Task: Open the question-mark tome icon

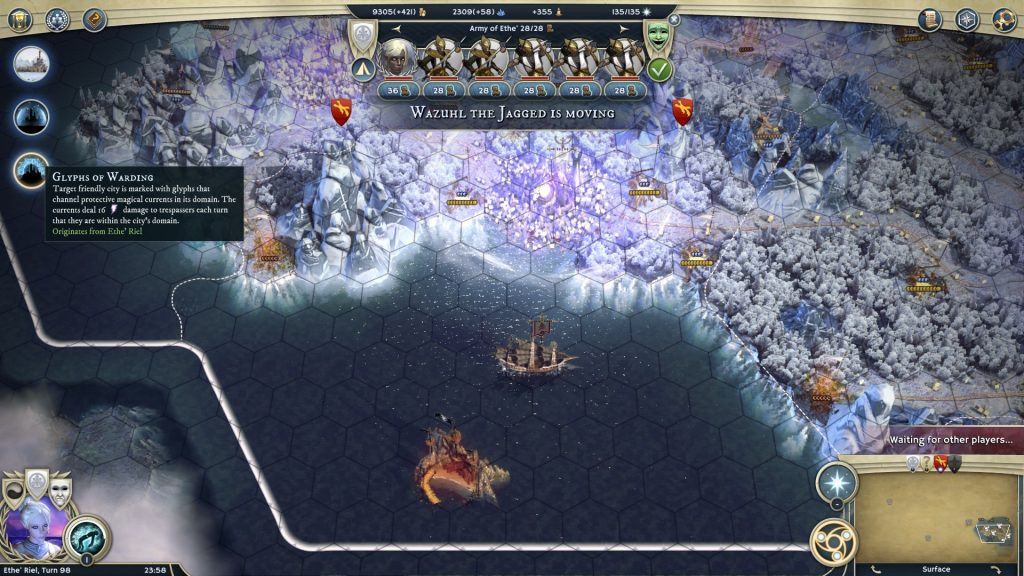Action: [x=95, y=19]
